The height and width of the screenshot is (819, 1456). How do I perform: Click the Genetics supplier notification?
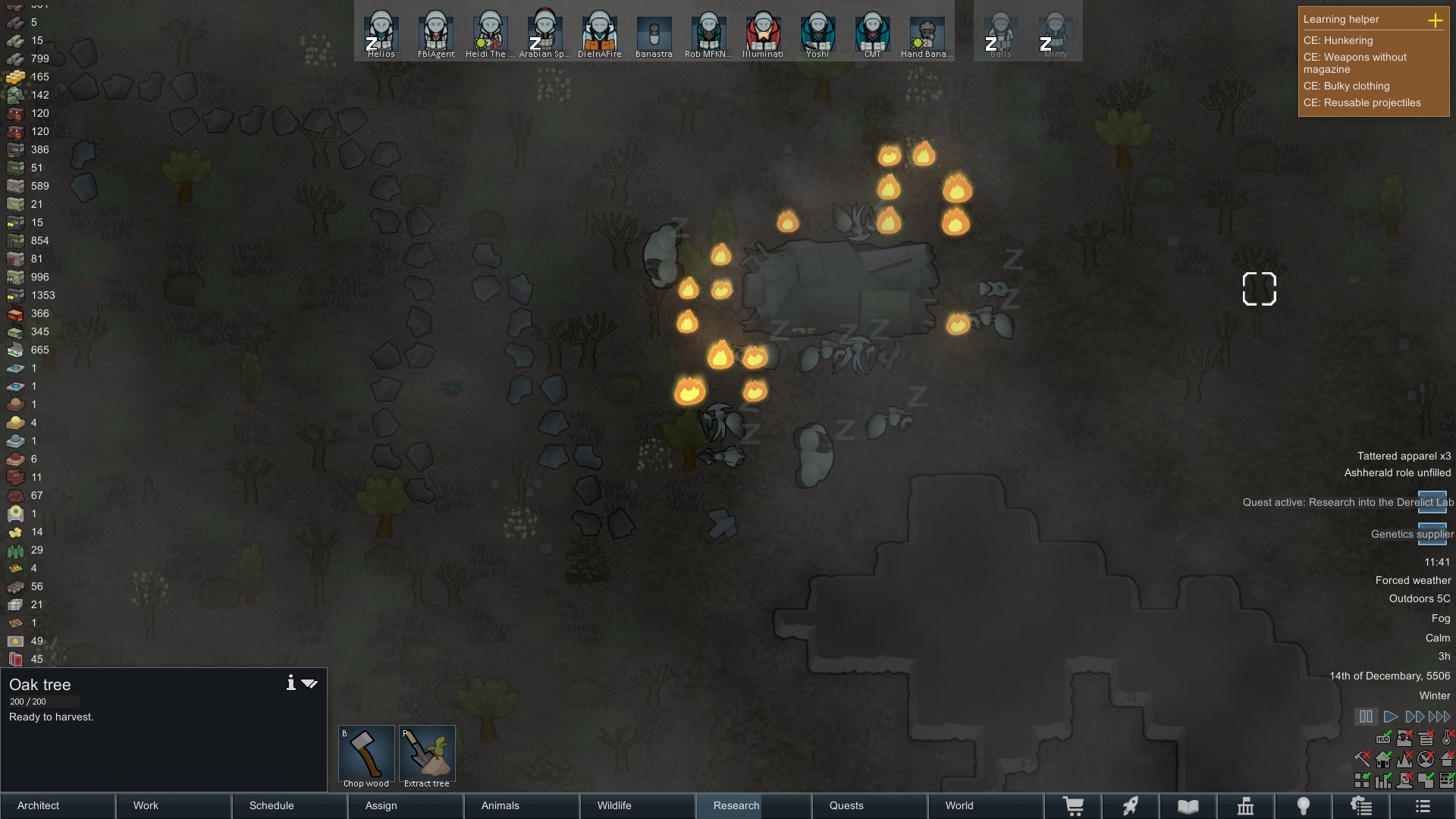pyautogui.click(x=1410, y=534)
